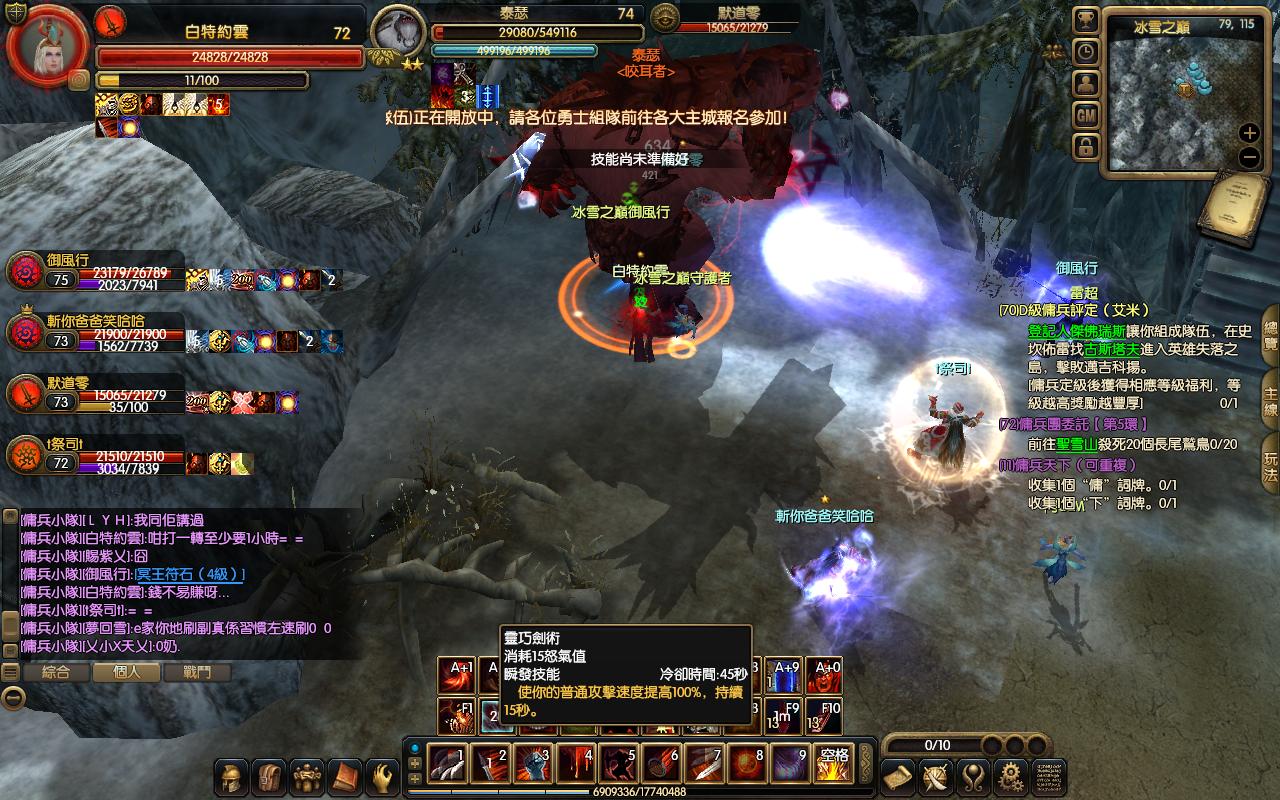The height and width of the screenshot is (800, 1280).
Task: Open the trophy achievements button beside the minimap
Action: click(x=1086, y=20)
